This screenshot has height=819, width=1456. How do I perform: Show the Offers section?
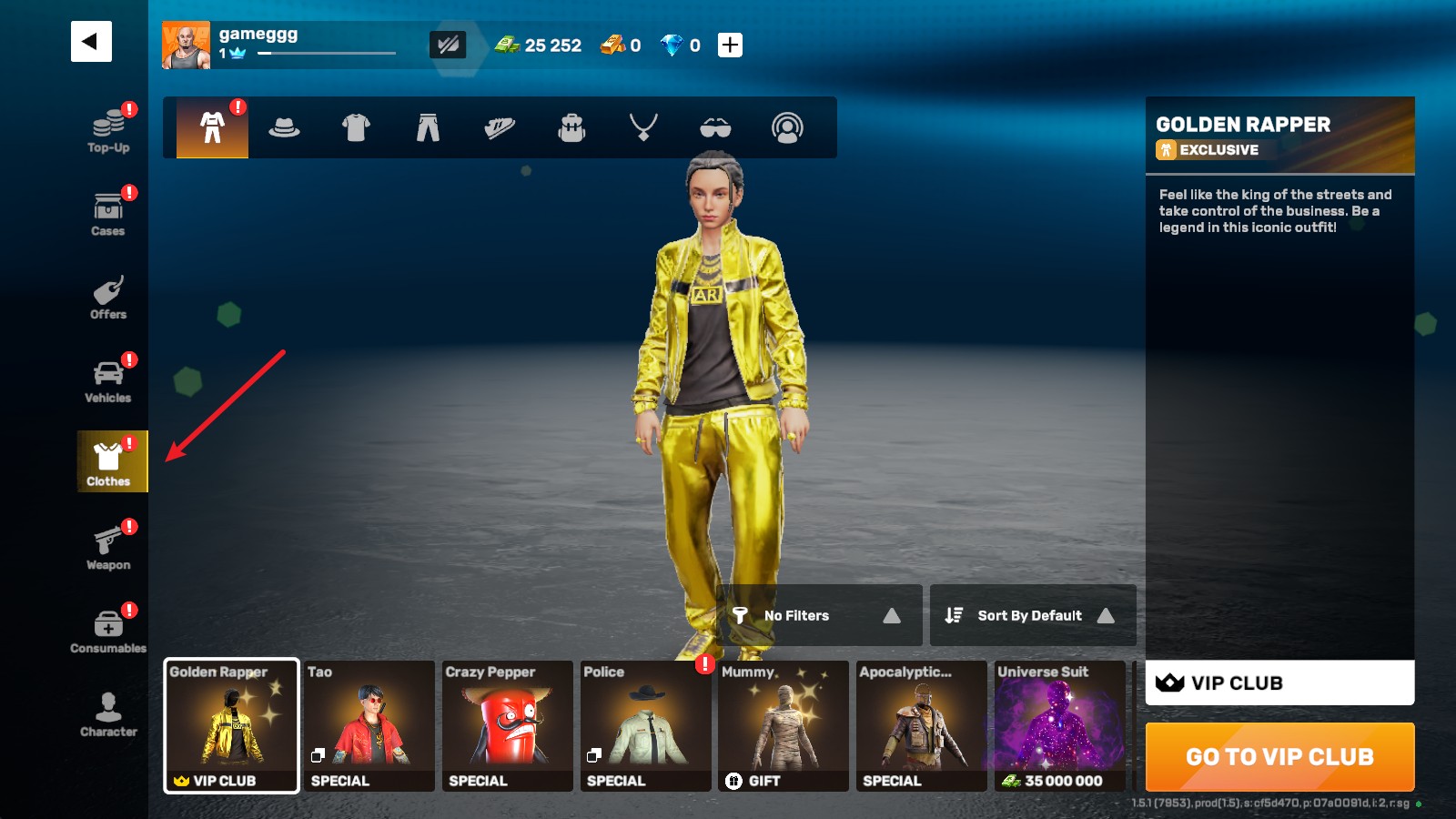108,297
